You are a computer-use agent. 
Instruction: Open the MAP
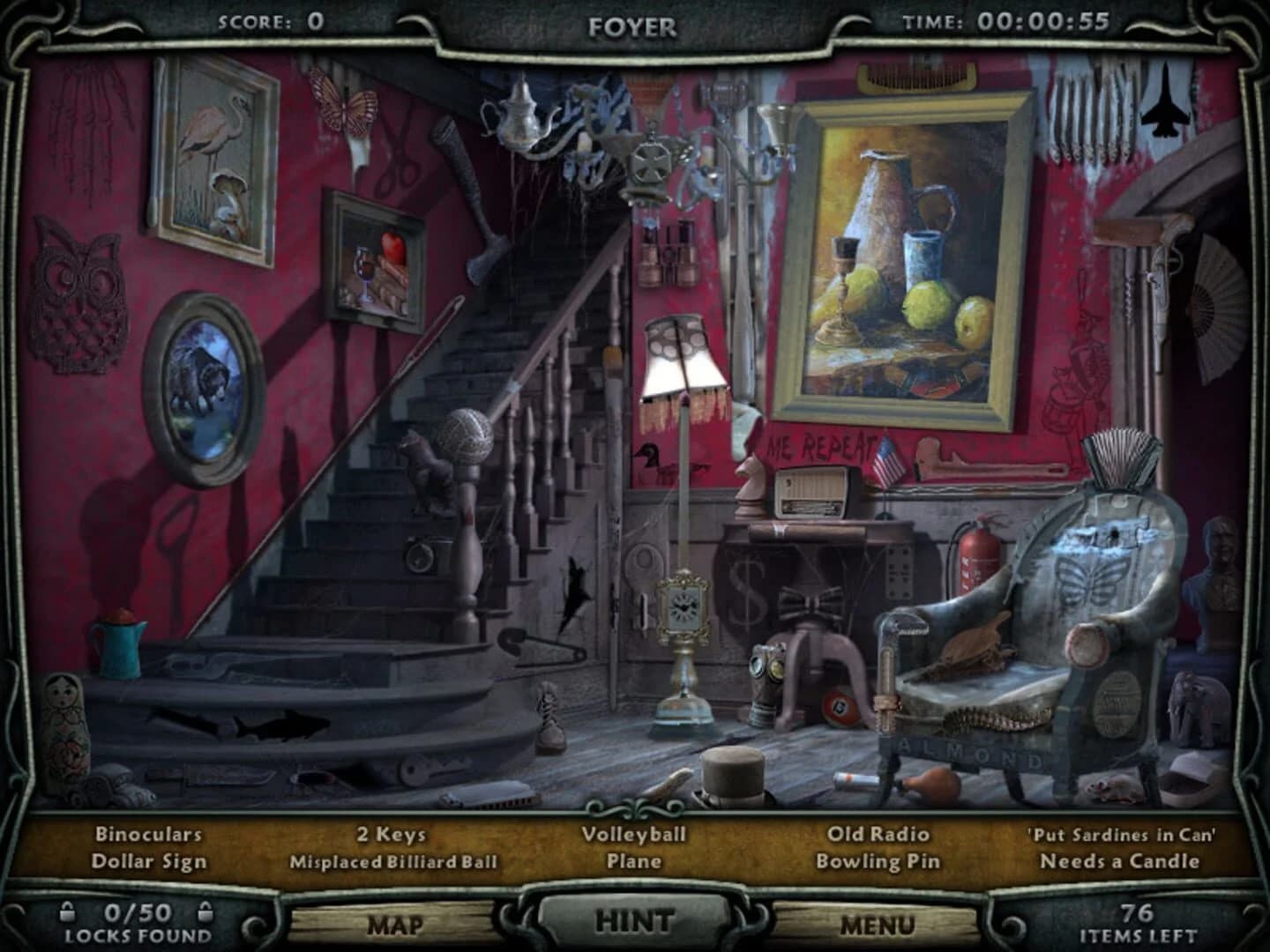399,926
